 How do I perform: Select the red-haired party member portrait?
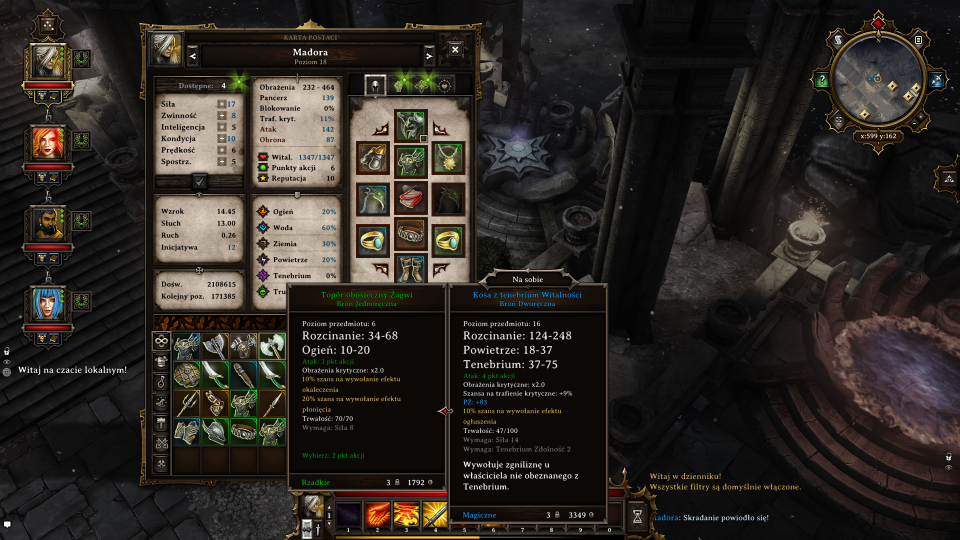46,143
